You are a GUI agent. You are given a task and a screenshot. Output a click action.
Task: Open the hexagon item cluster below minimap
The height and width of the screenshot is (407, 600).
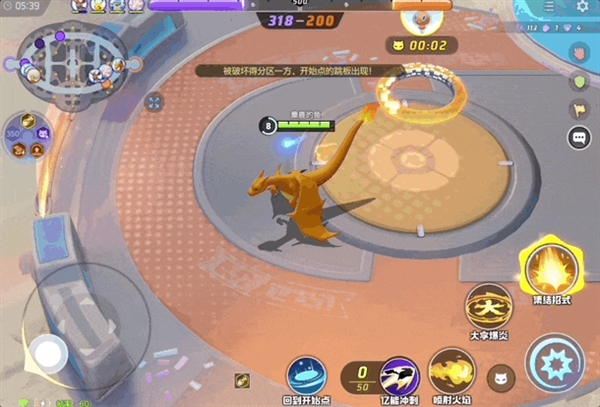(x=28, y=135)
